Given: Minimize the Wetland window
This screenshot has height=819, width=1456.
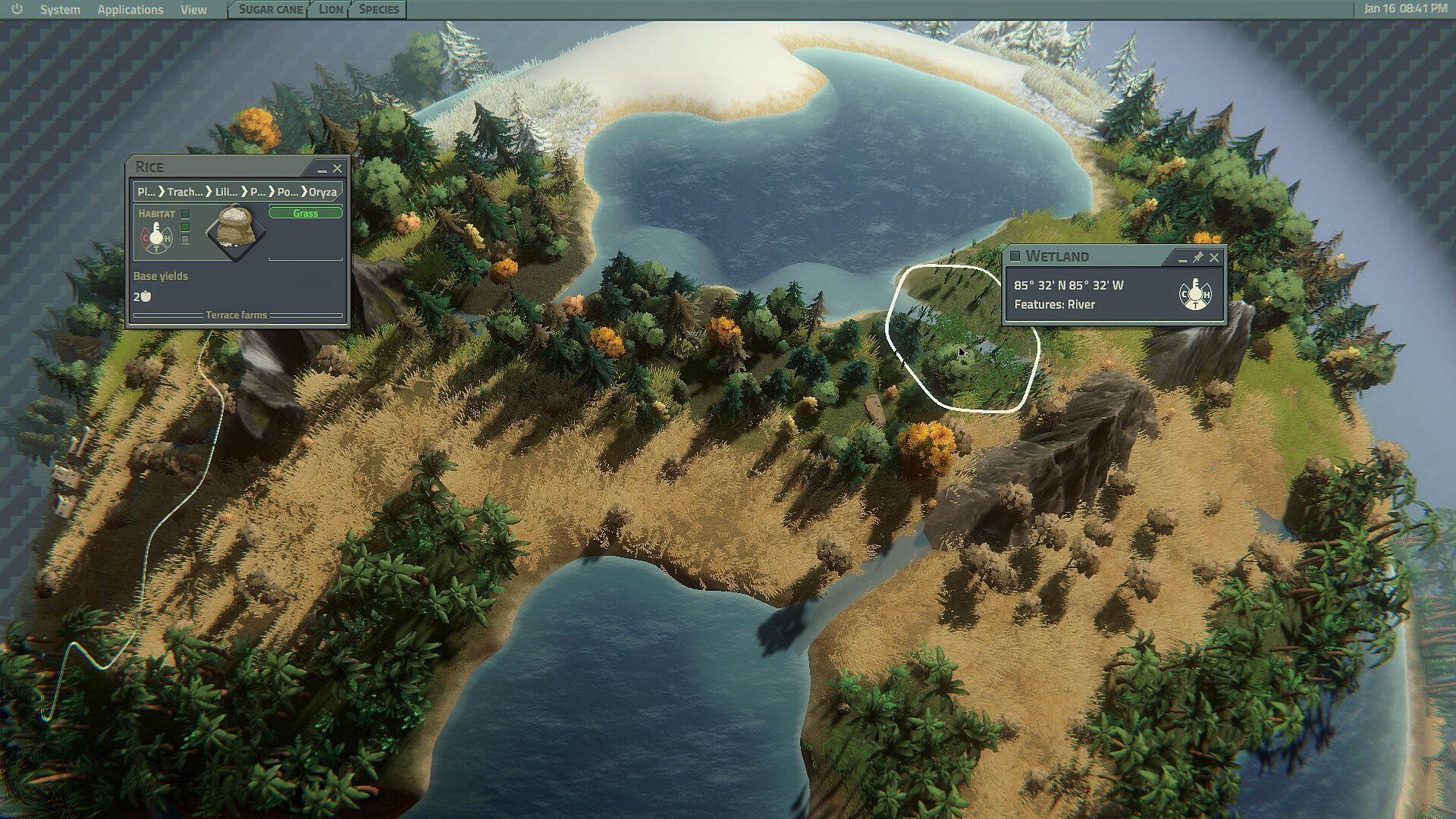Looking at the screenshot, I should point(1182,258).
